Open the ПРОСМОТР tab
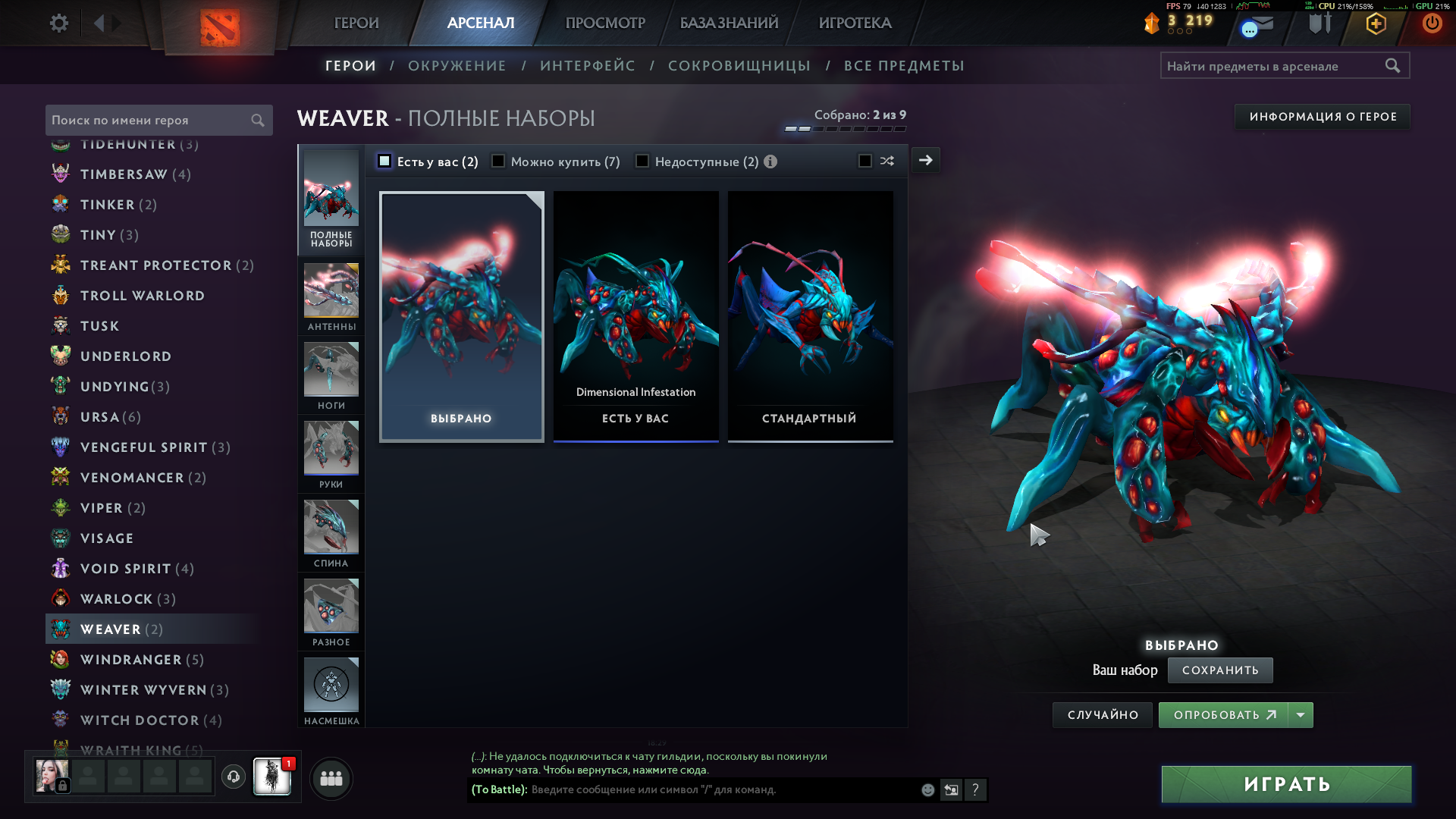 [x=605, y=23]
